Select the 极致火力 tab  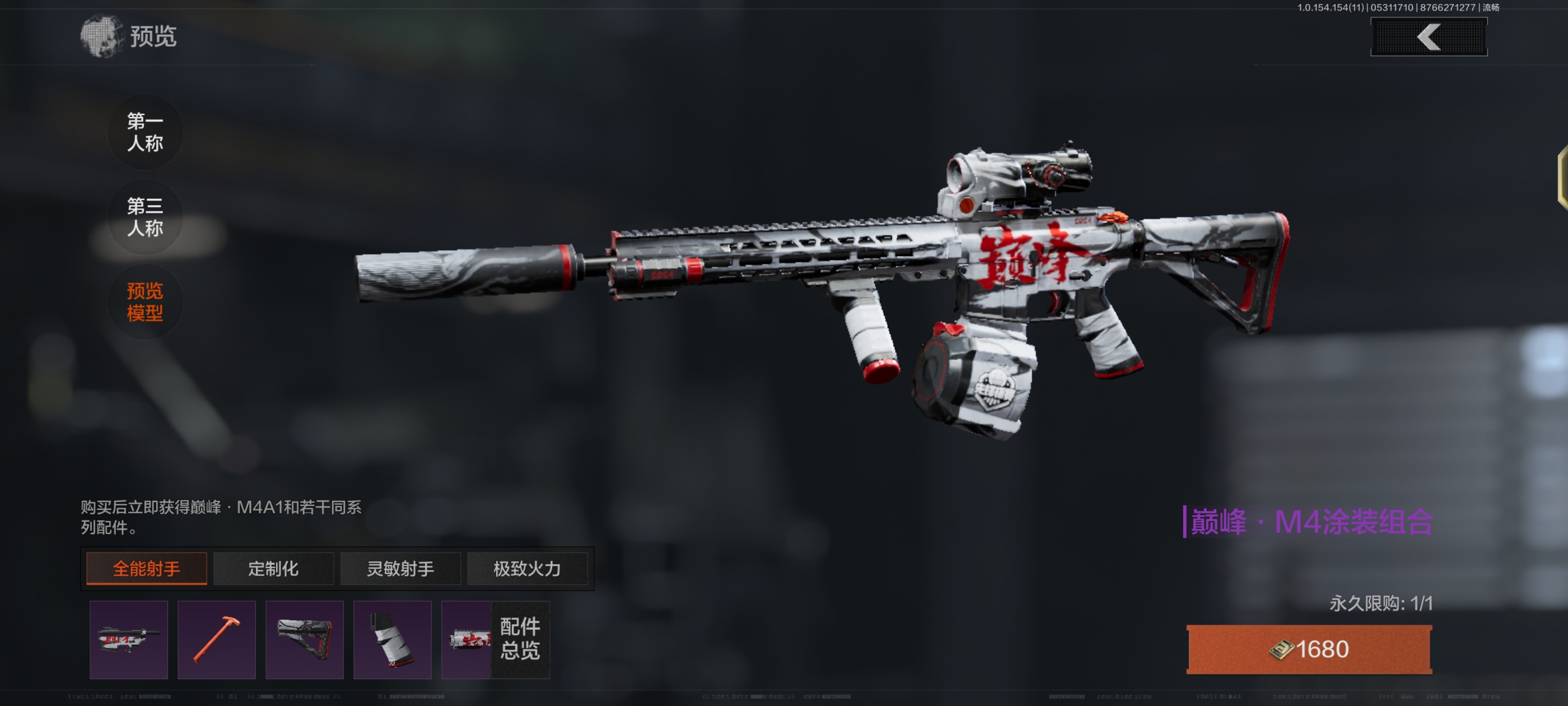[526, 568]
